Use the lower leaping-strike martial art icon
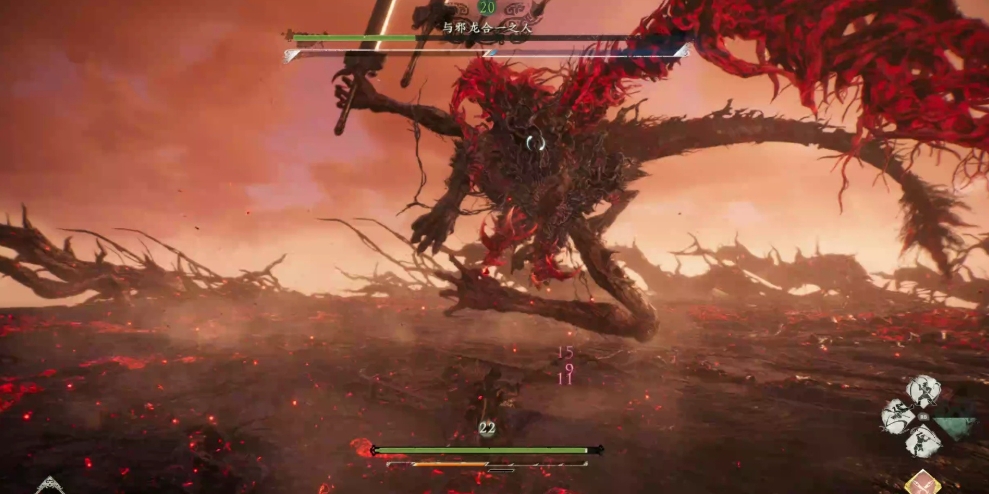The width and height of the screenshot is (989, 494). [x=922, y=441]
